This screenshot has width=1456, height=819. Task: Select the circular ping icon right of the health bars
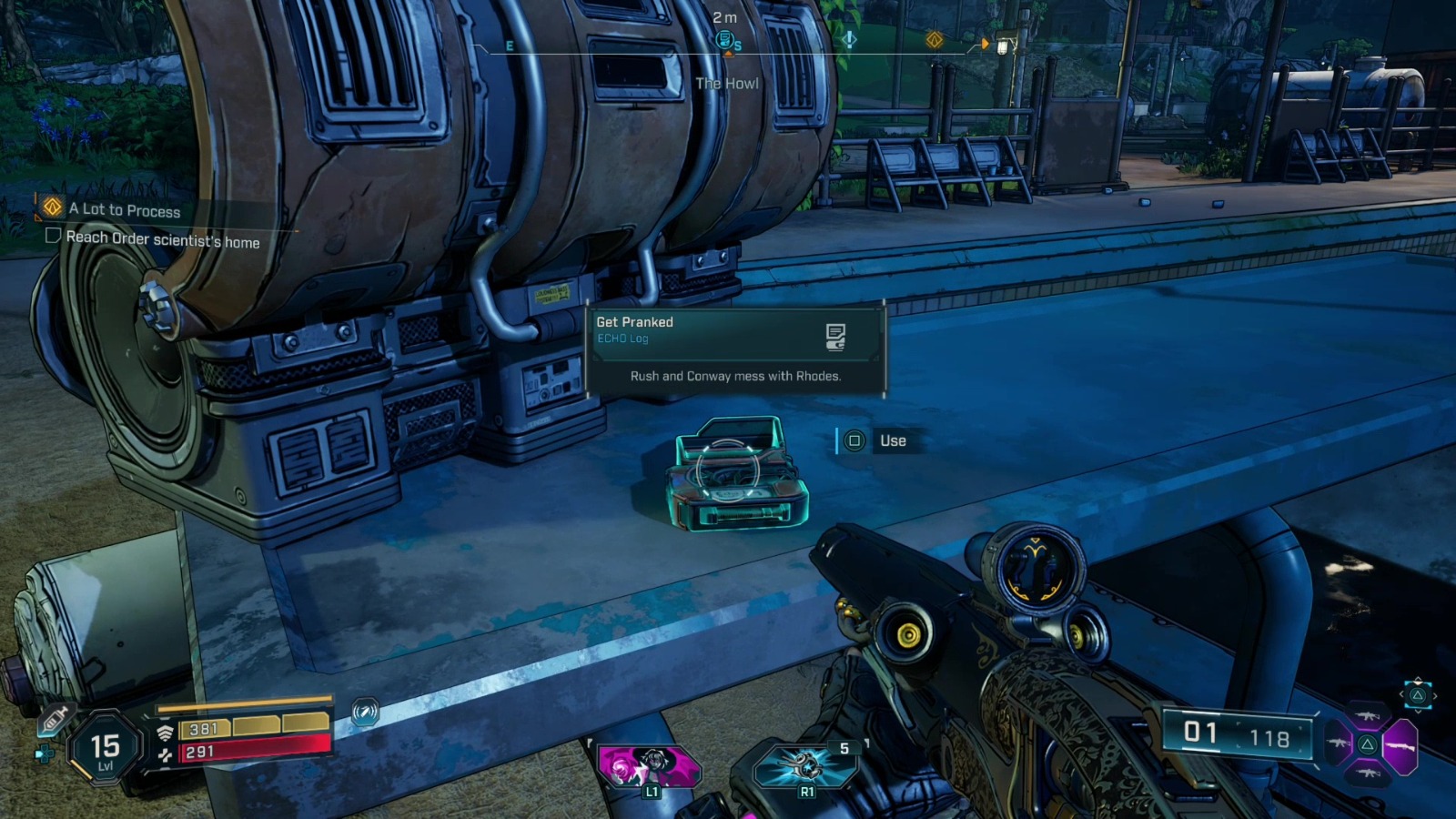364,712
